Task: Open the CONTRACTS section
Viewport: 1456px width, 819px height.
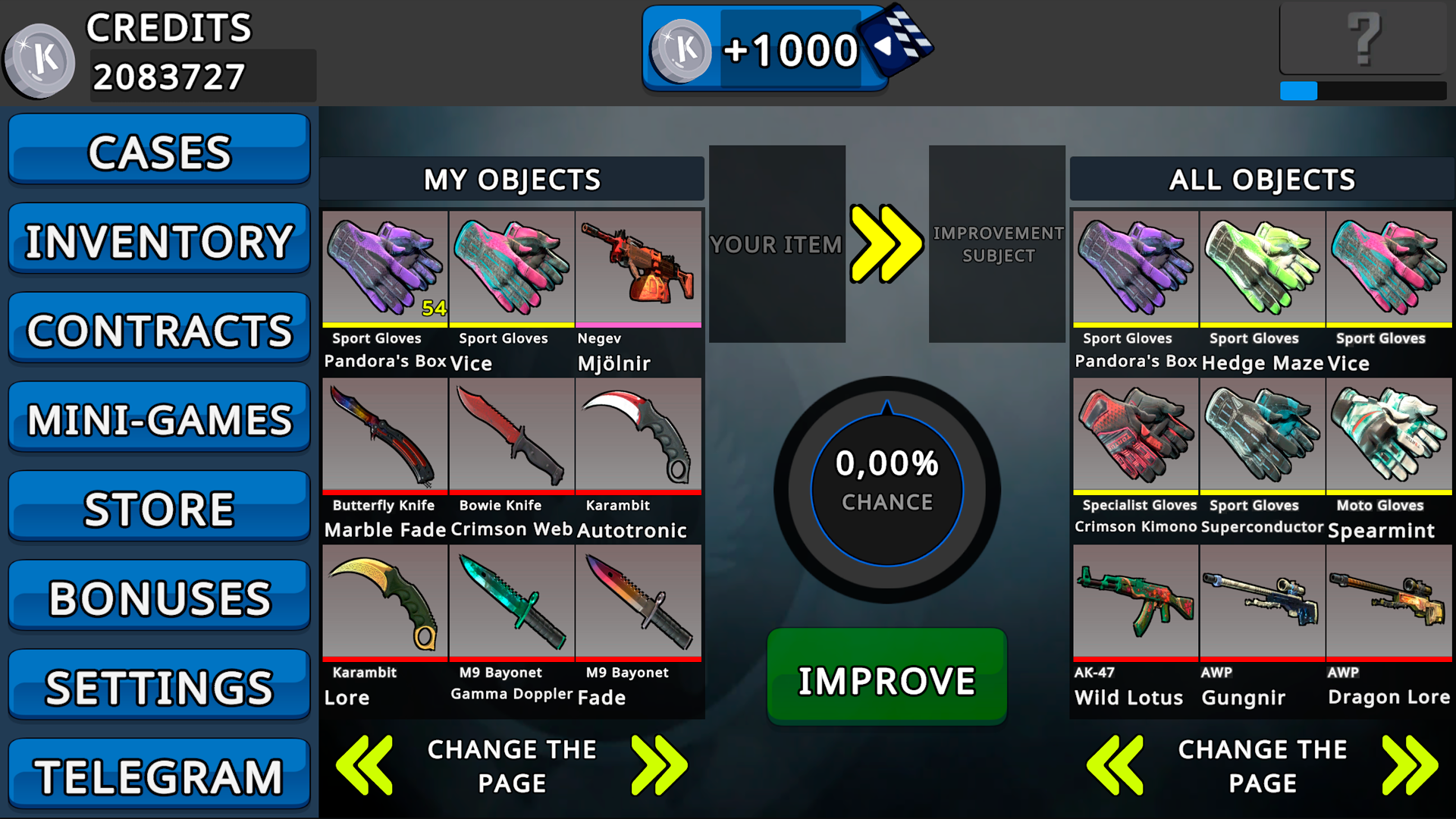Action: coord(158,328)
